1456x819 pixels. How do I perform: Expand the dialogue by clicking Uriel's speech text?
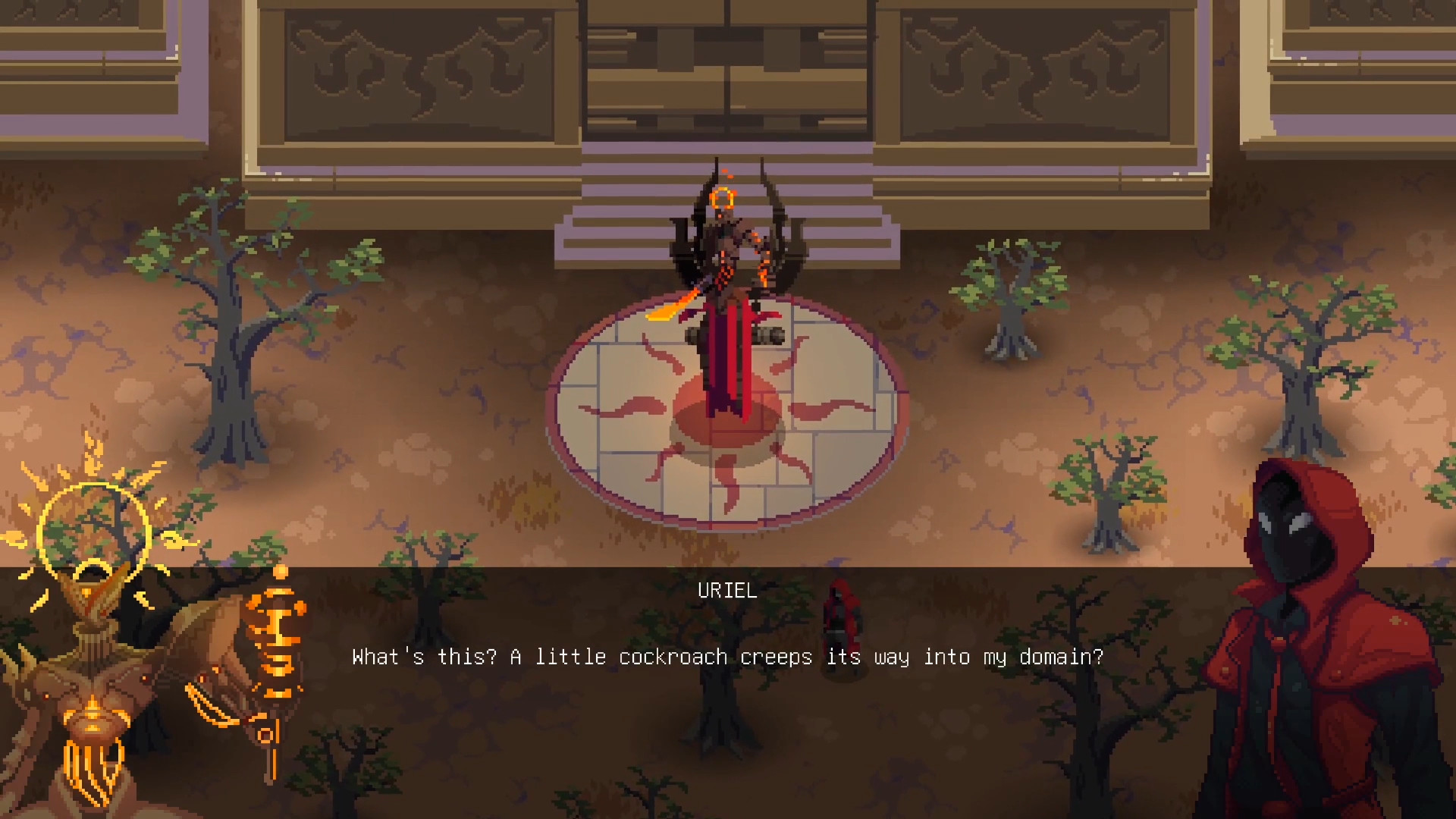pos(726,657)
